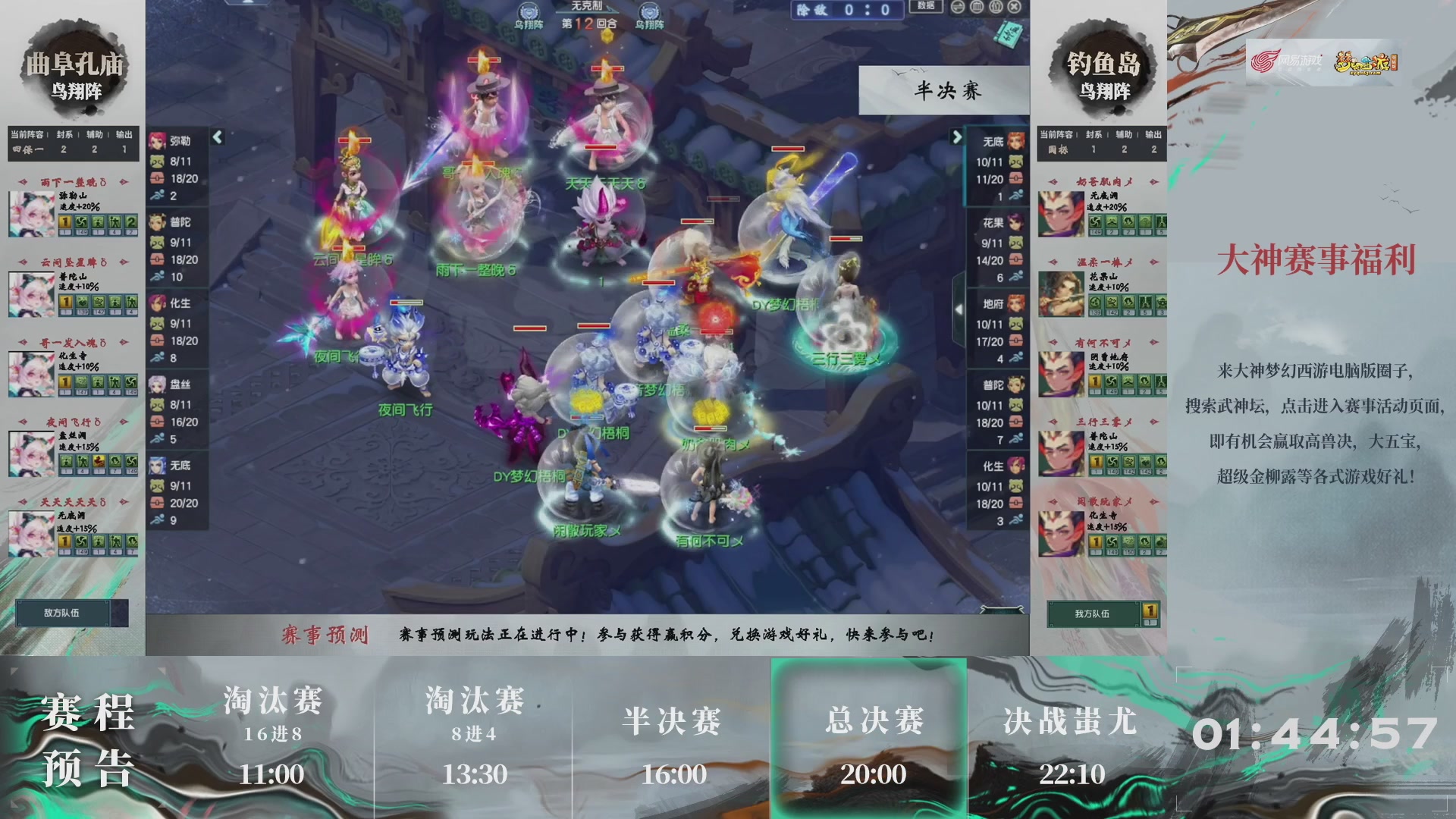Expand the side panel chevron near 地府

tap(959, 309)
